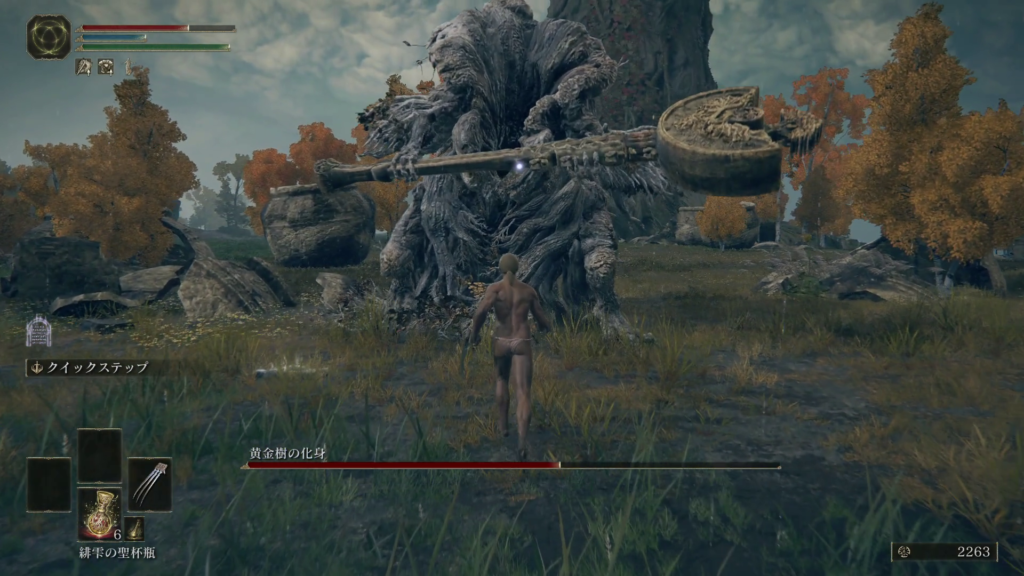Select the Flask of Crimson Tears slot

100,512
